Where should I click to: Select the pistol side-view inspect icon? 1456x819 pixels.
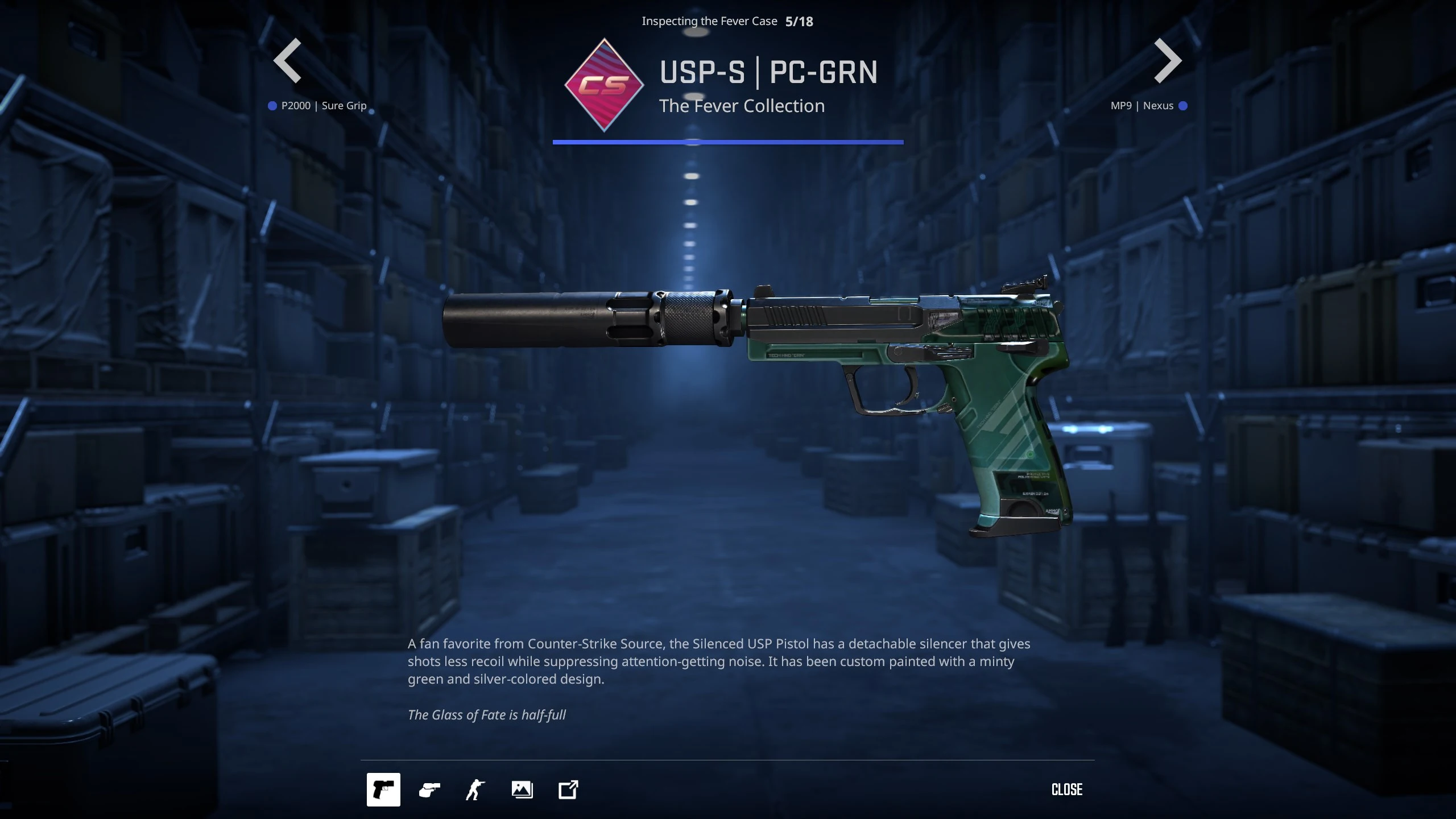coord(383,789)
